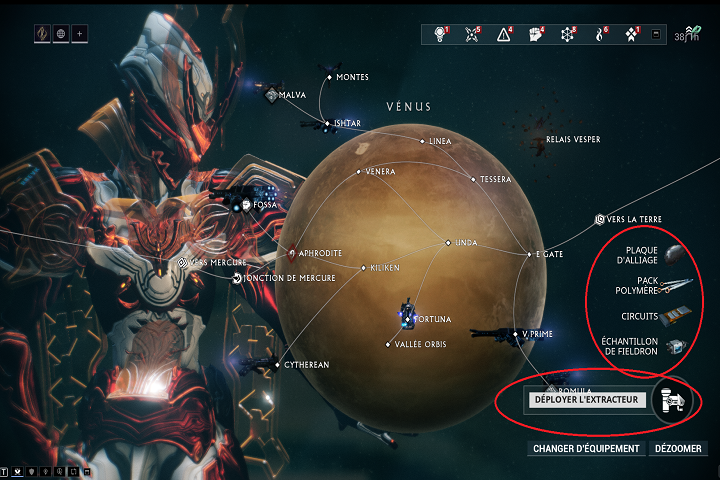Open the invasions fist icon
Image resolution: width=720 pixels, height=480 pixels.
(x=535, y=34)
